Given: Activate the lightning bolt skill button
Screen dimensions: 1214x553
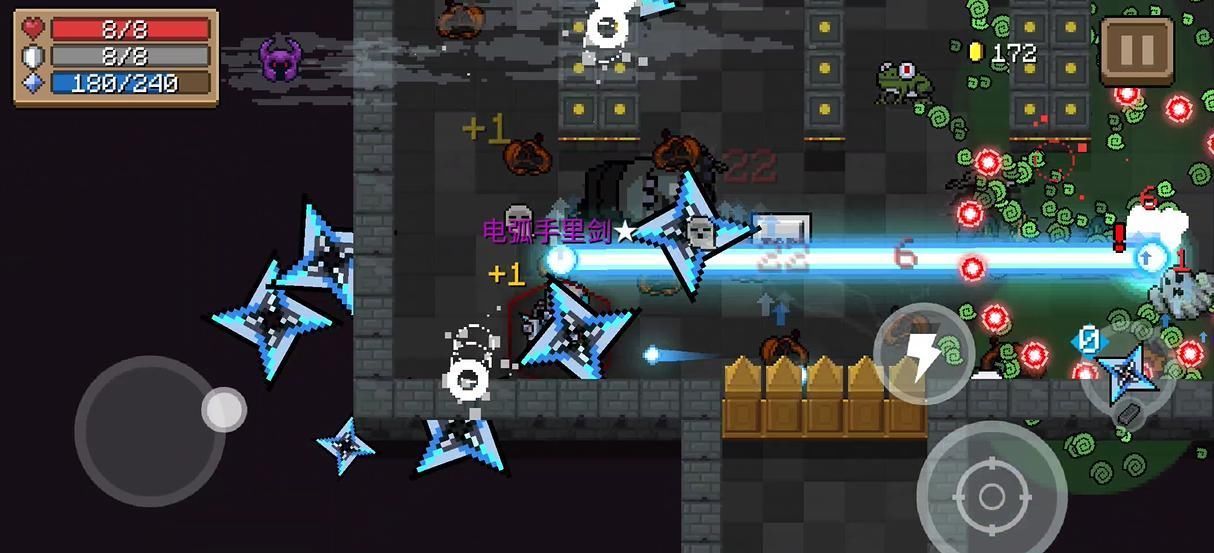Looking at the screenshot, I should click(x=925, y=353).
